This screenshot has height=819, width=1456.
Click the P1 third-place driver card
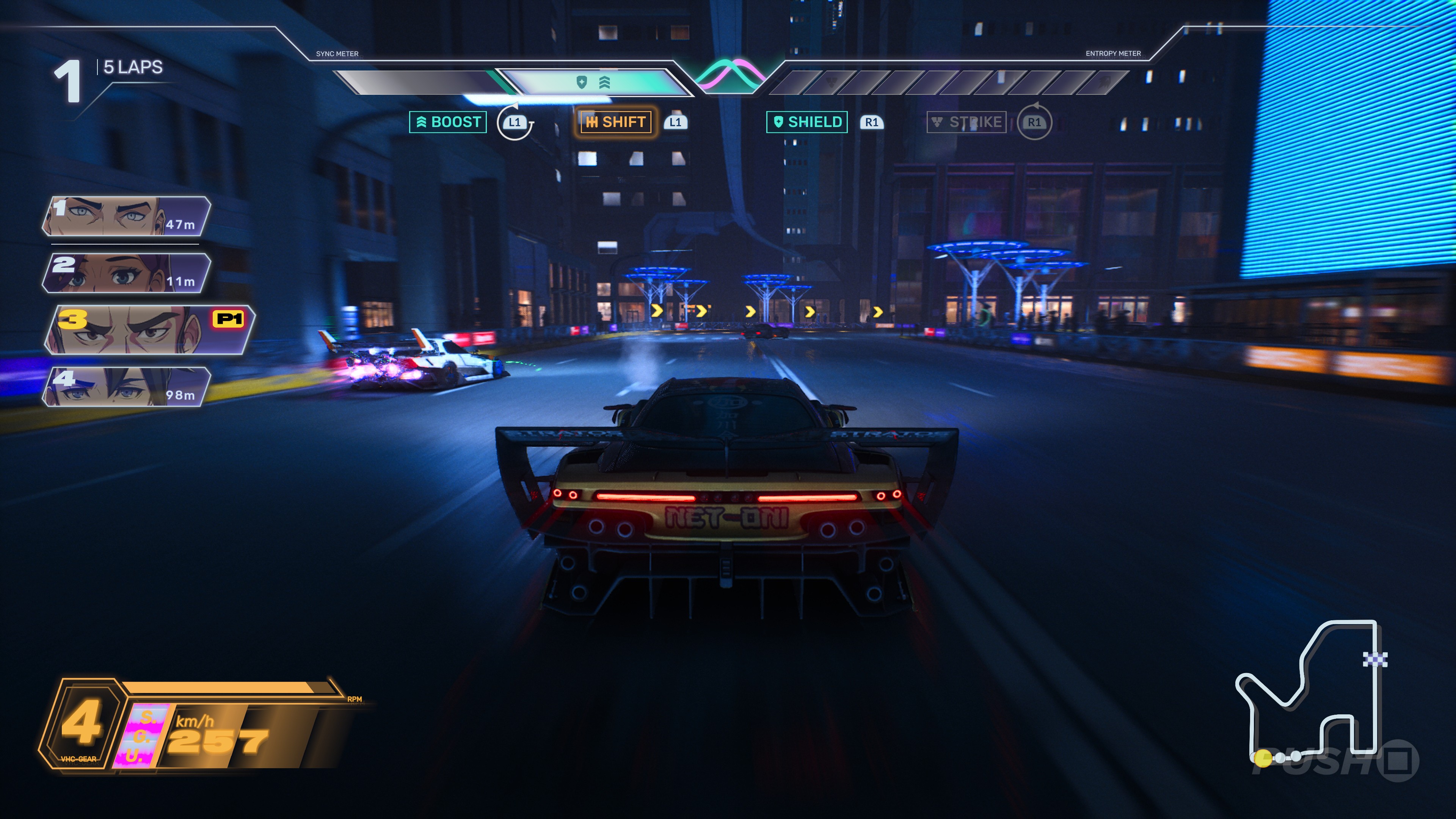tap(150, 330)
